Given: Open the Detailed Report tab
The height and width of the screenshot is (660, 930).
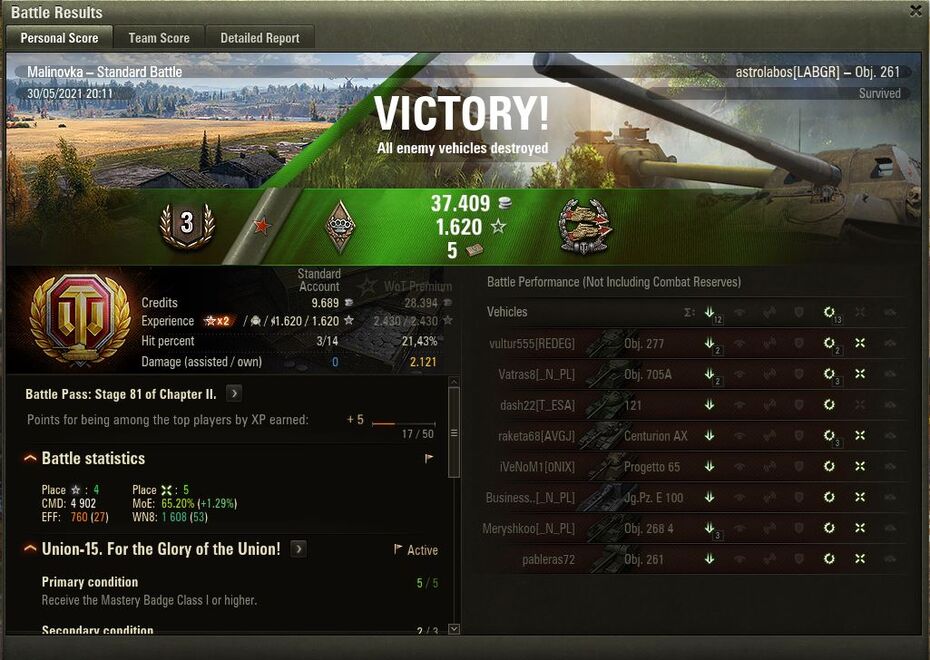Looking at the screenshot, I should click(x=260, y=38).
